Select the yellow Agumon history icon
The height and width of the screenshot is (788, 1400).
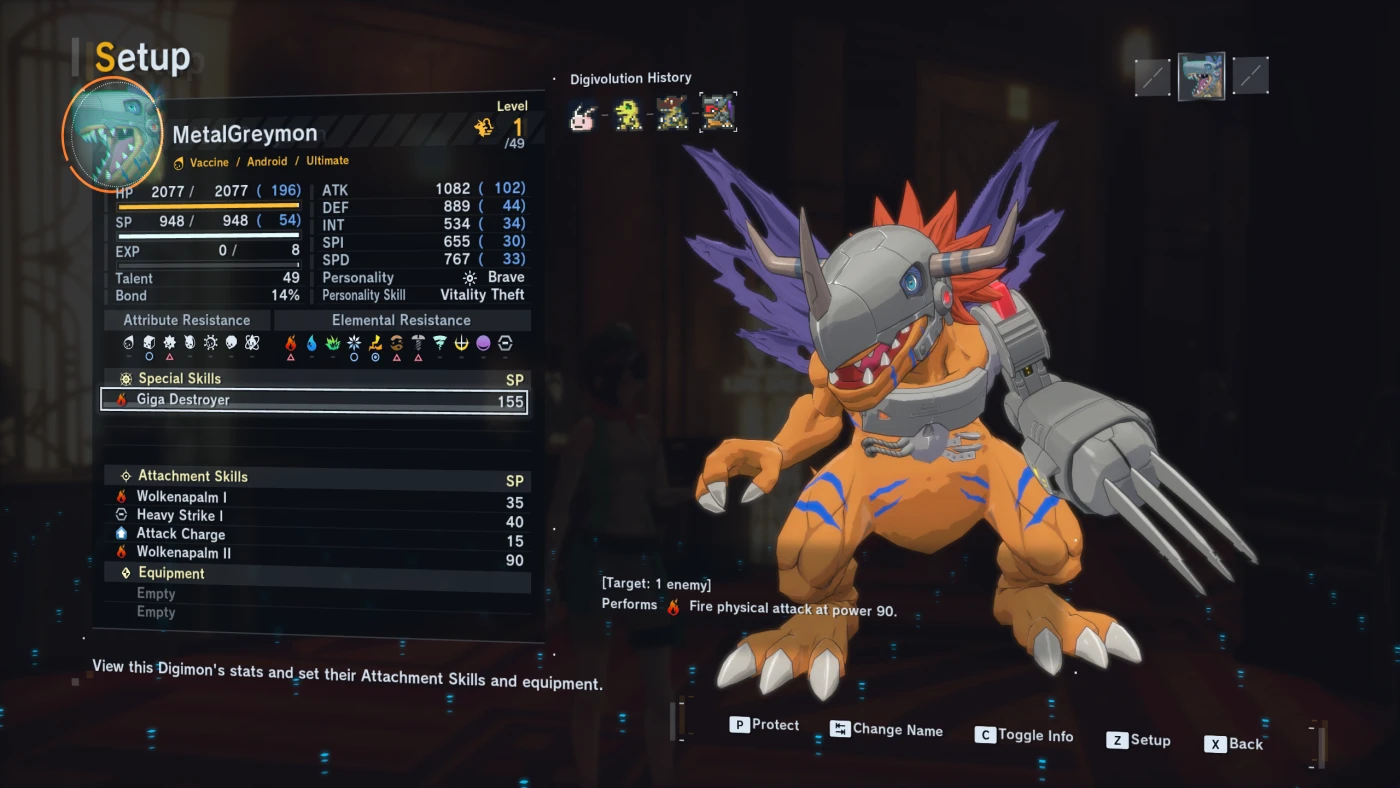[x=628, y=116]
